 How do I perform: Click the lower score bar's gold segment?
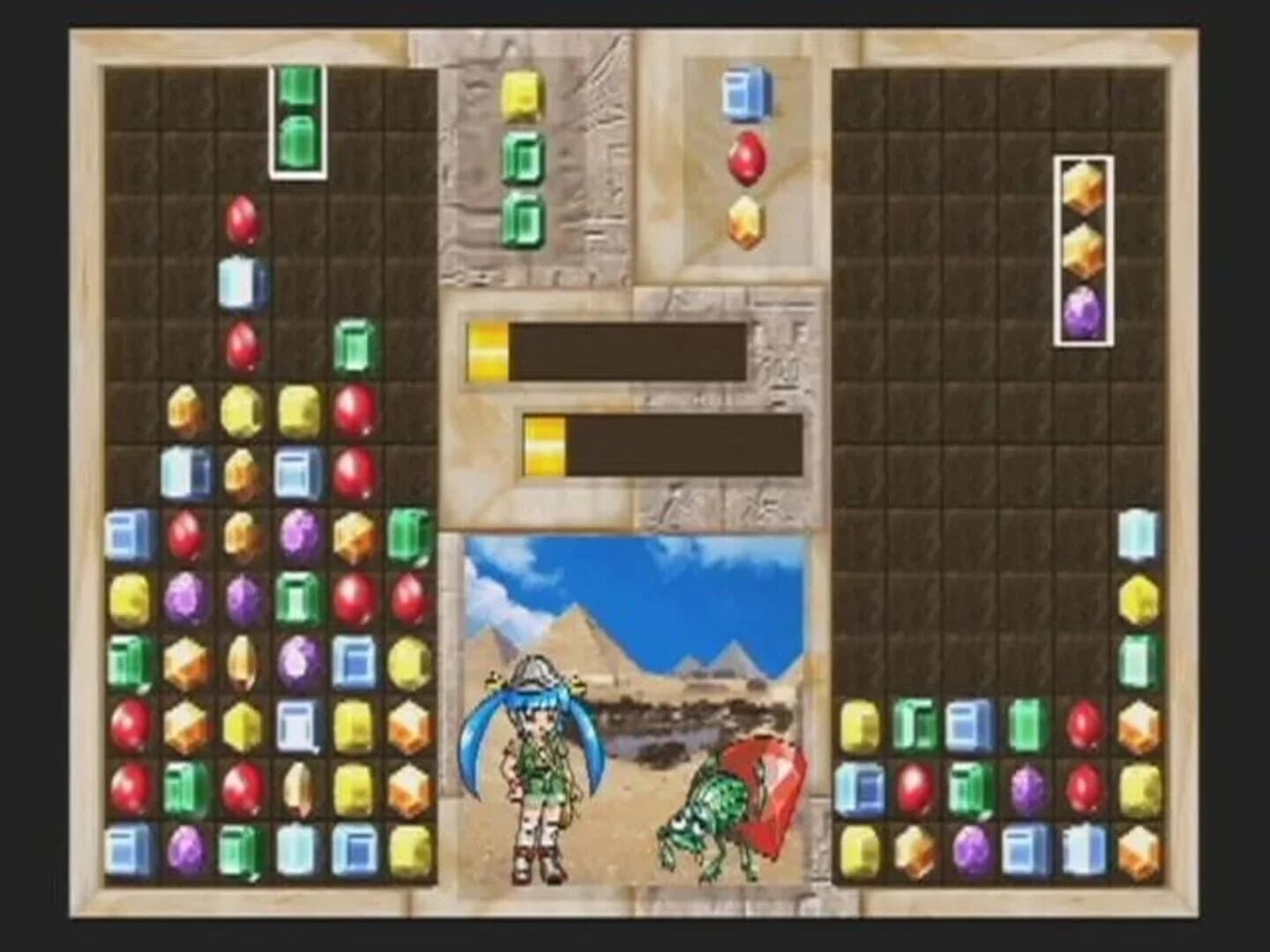point(542,445)
